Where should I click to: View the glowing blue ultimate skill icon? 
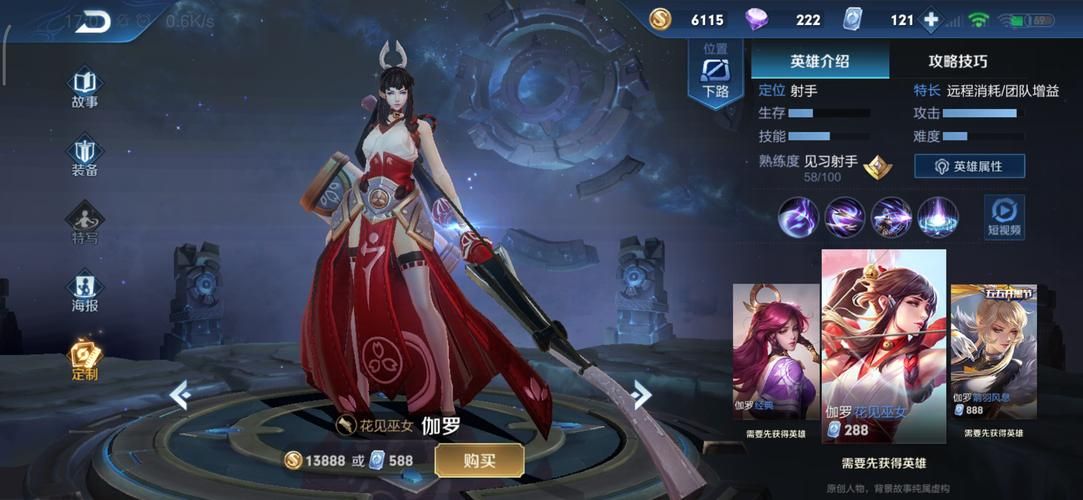pyautogui.click(x=938, y=217)
